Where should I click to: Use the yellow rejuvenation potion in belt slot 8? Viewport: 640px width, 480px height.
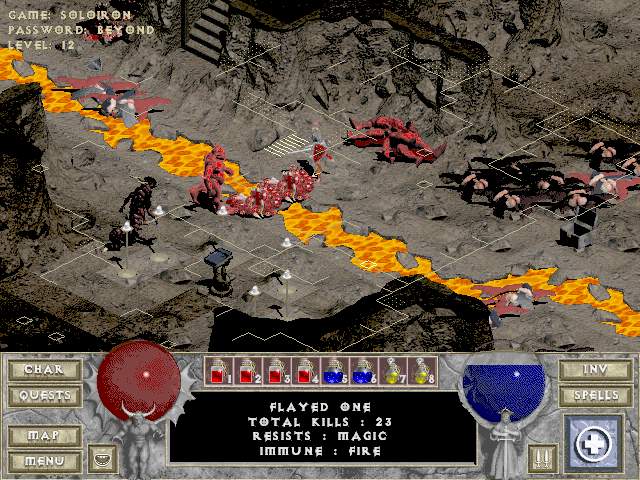click(421, 372)
